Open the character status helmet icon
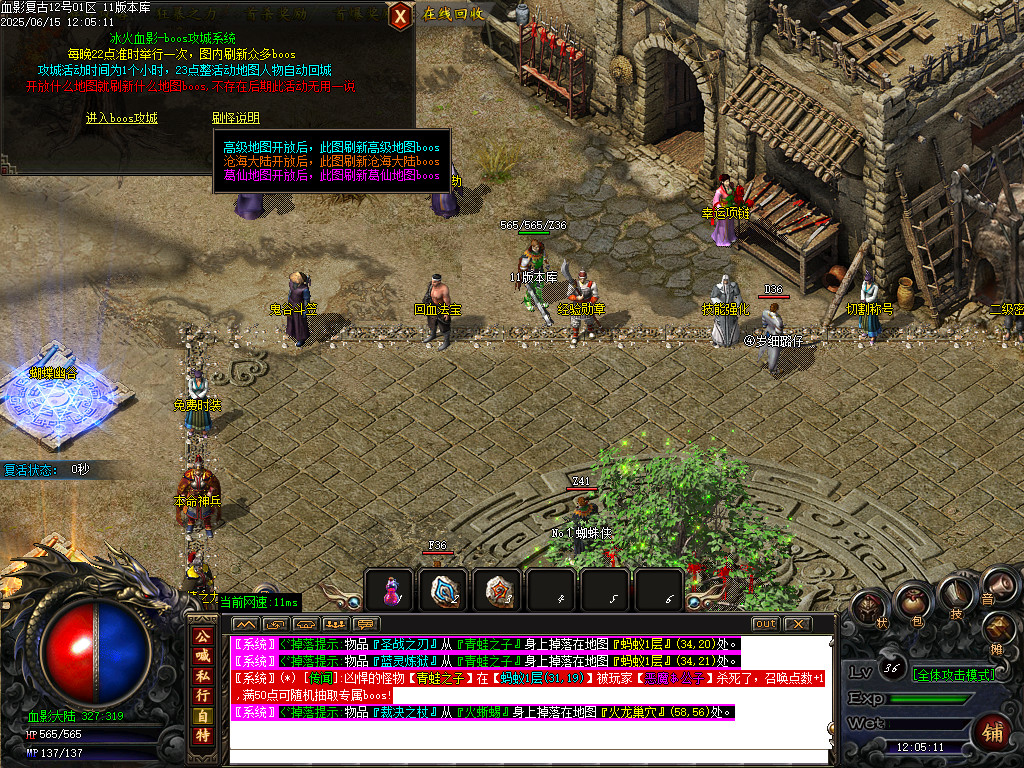Viewport: 1024px width, 768px height. [869, 607]
